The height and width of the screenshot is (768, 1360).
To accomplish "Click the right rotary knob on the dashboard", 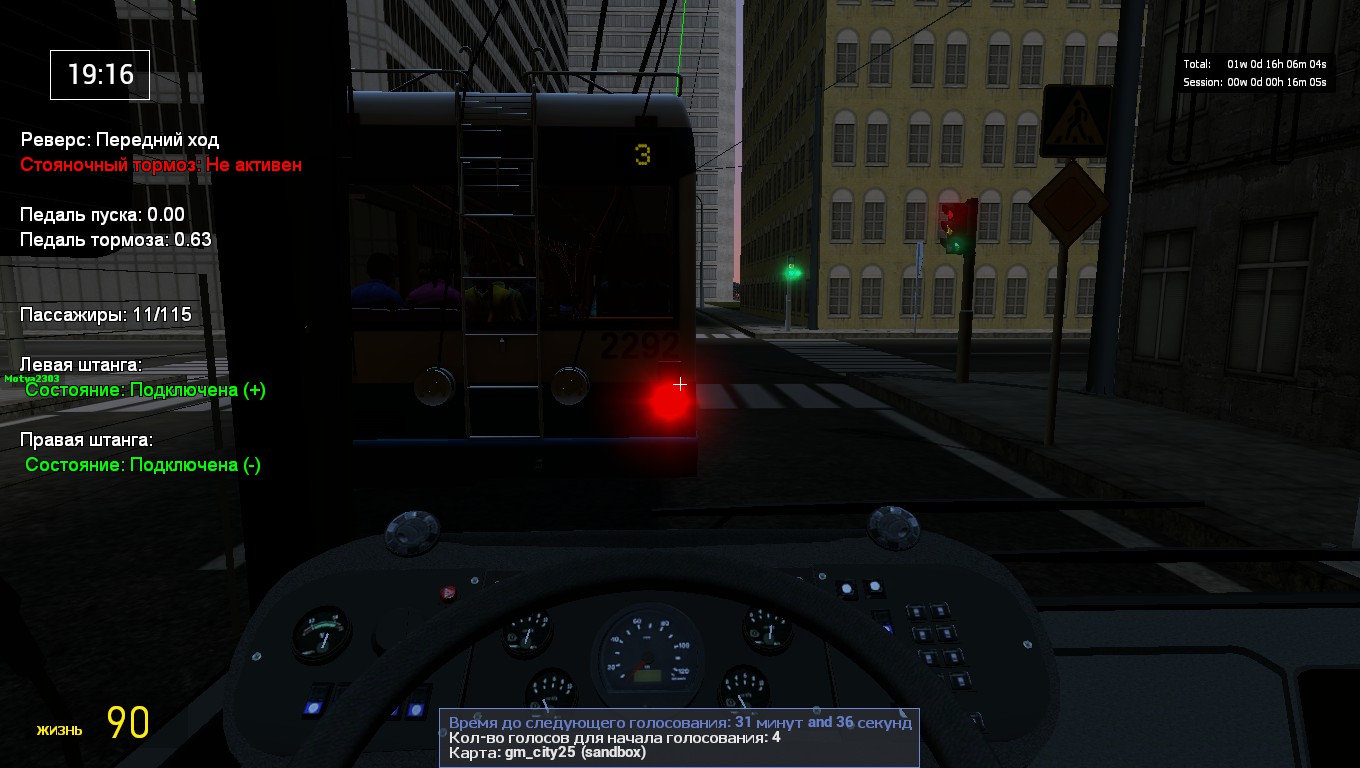I will 895,530.
